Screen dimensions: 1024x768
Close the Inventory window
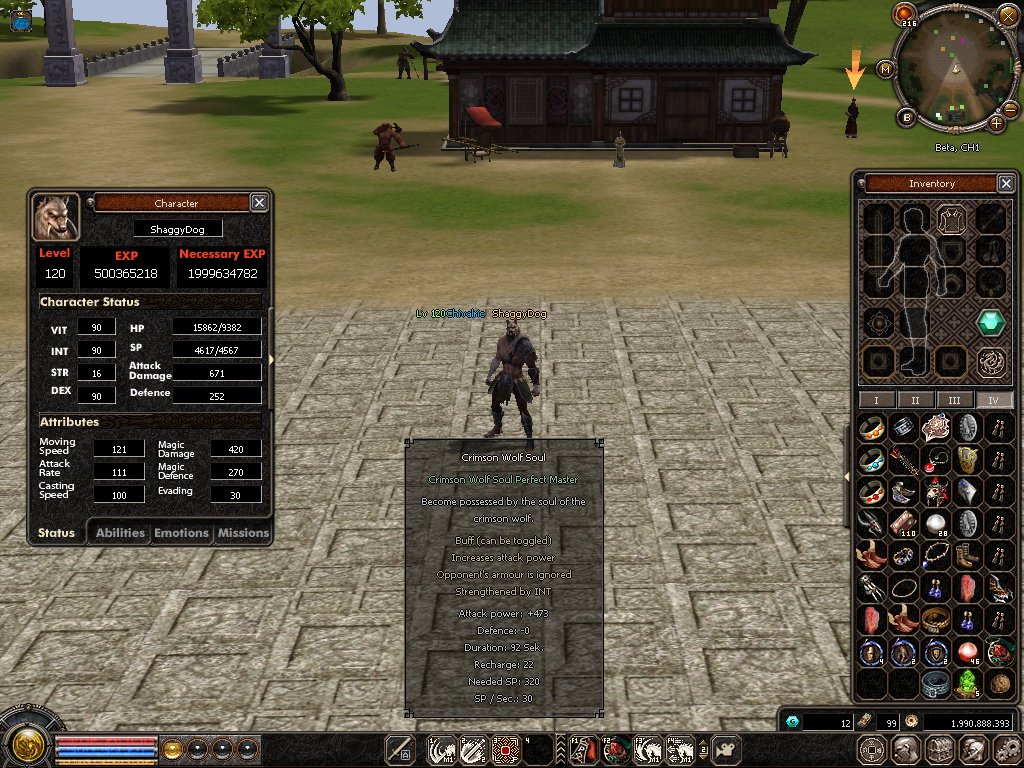(1006, 183)
